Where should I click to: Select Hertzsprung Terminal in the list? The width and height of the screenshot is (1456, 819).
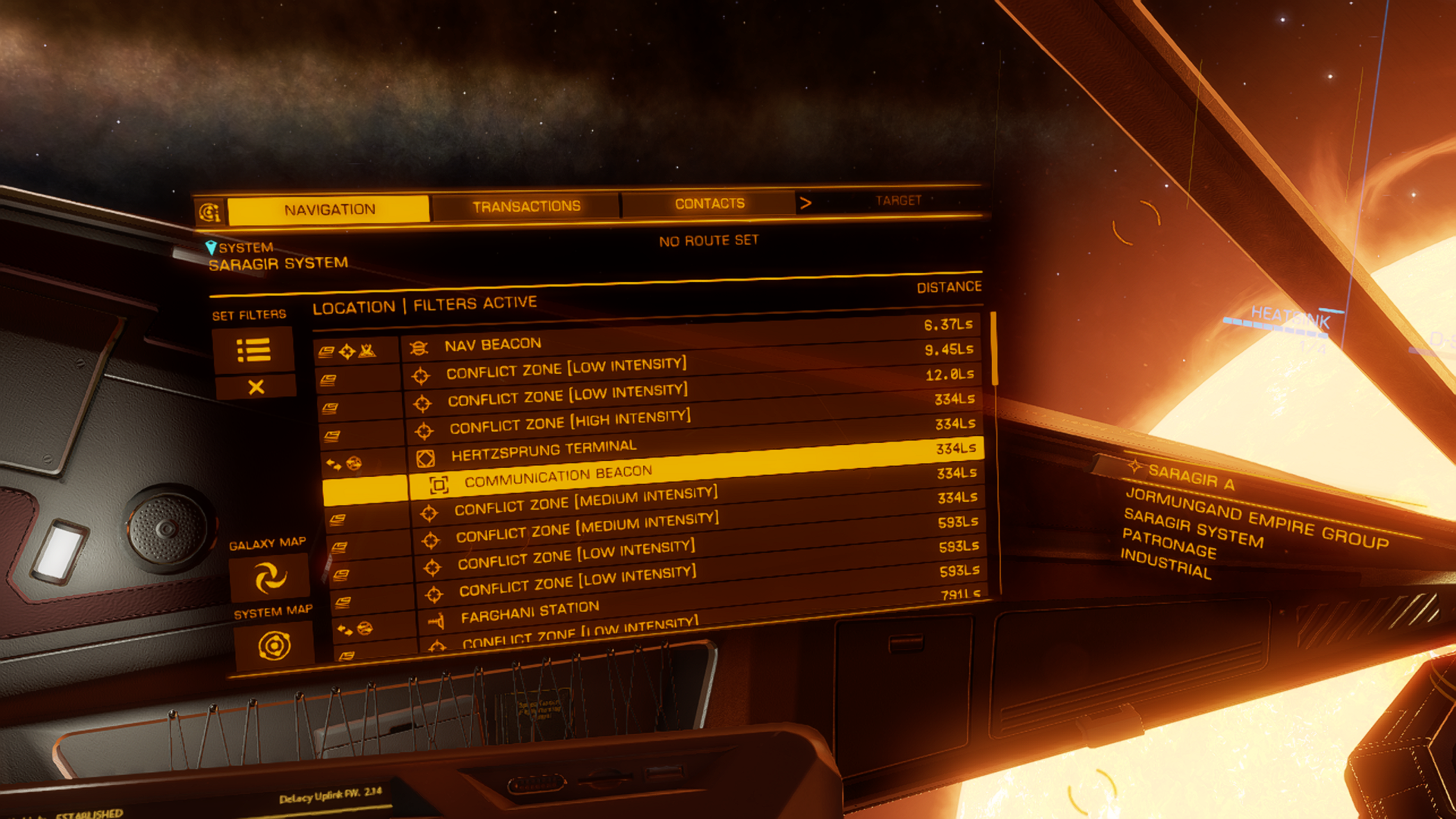pos(543,450)
